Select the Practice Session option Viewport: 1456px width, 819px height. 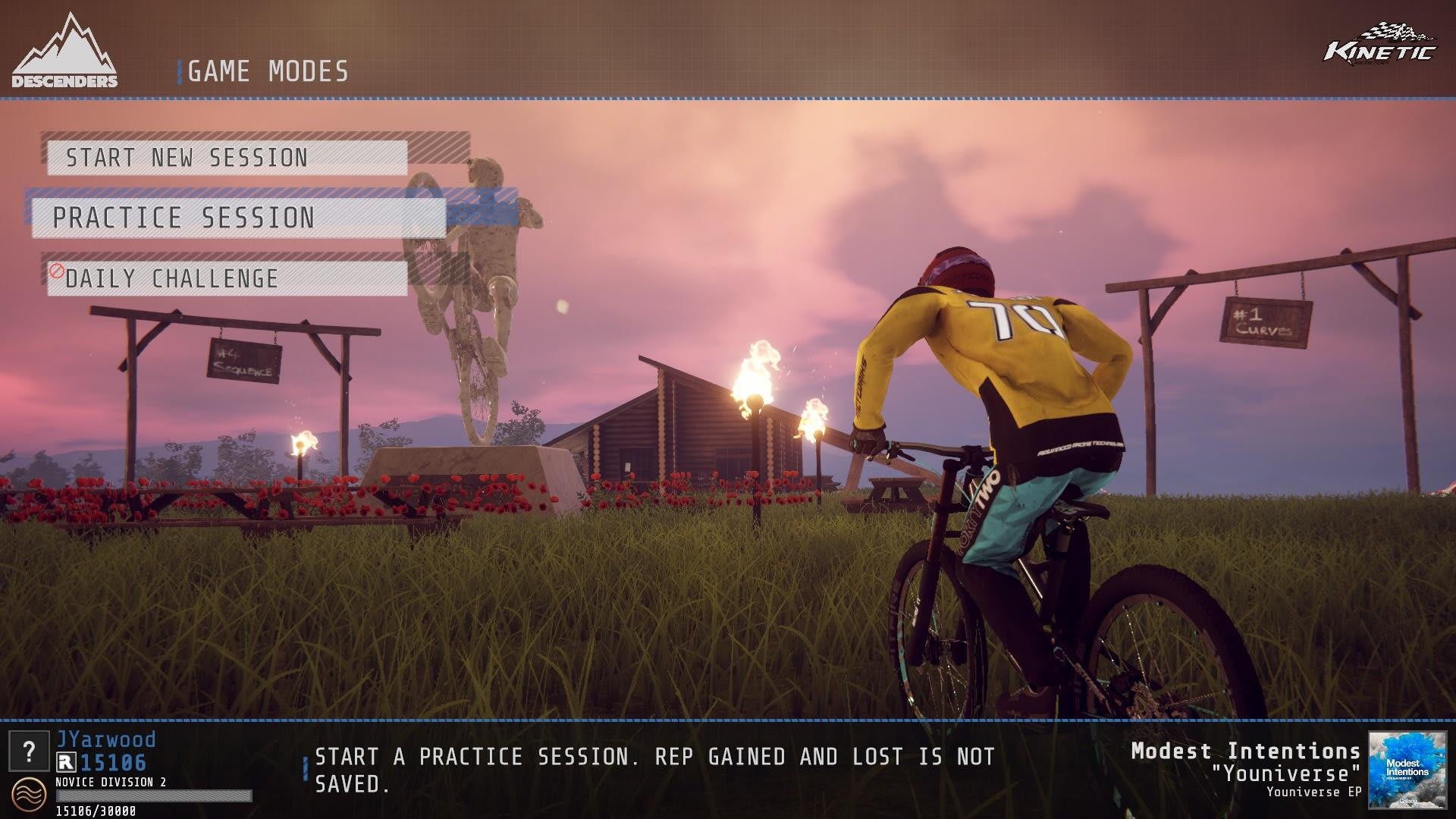pos(238,218)
